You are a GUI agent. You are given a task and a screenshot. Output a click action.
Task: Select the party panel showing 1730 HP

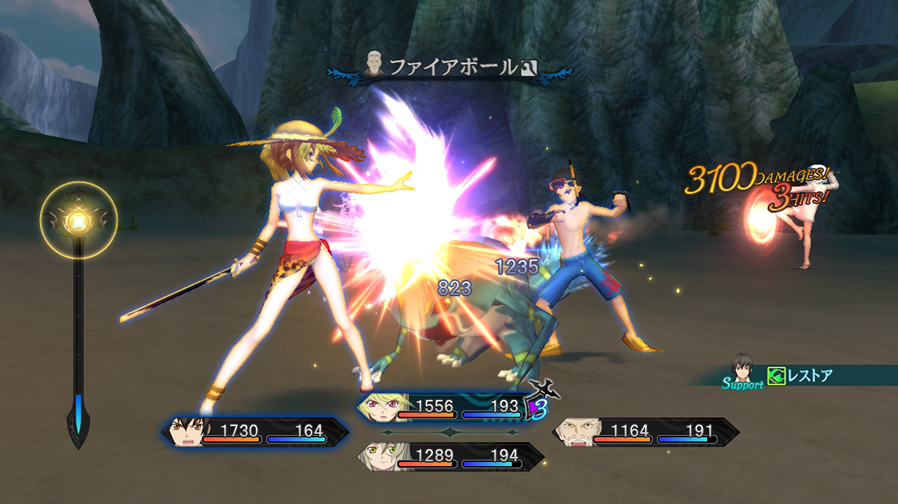pos(255,432)
